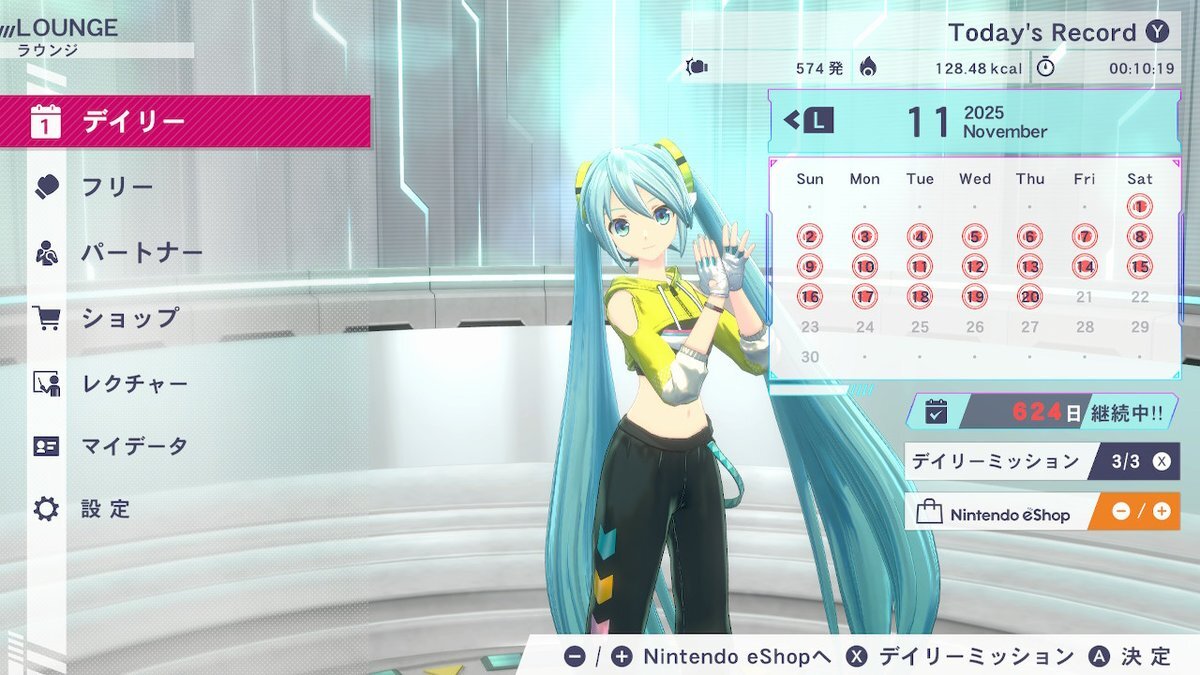Screen dimensions: 1200x675
Task: Open the デイリーミッション 3/3 button
Action: pyautogui.click(x=1041, y=461)
